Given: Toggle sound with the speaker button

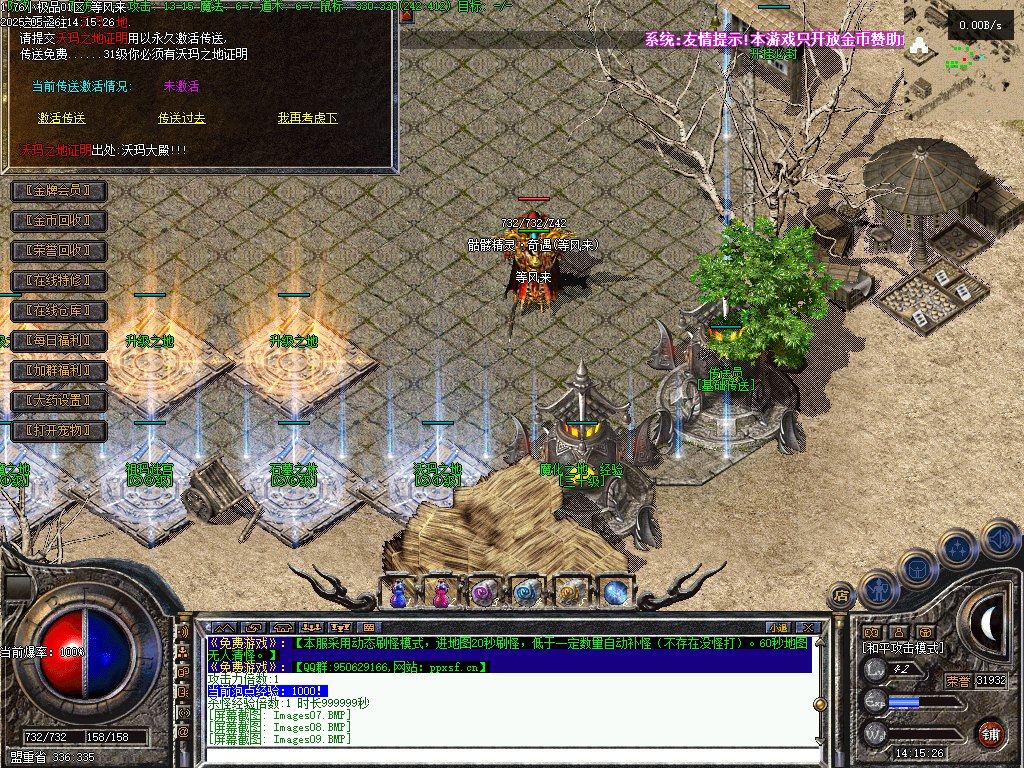Looking at the screenshot, I should tap(998, 540).
